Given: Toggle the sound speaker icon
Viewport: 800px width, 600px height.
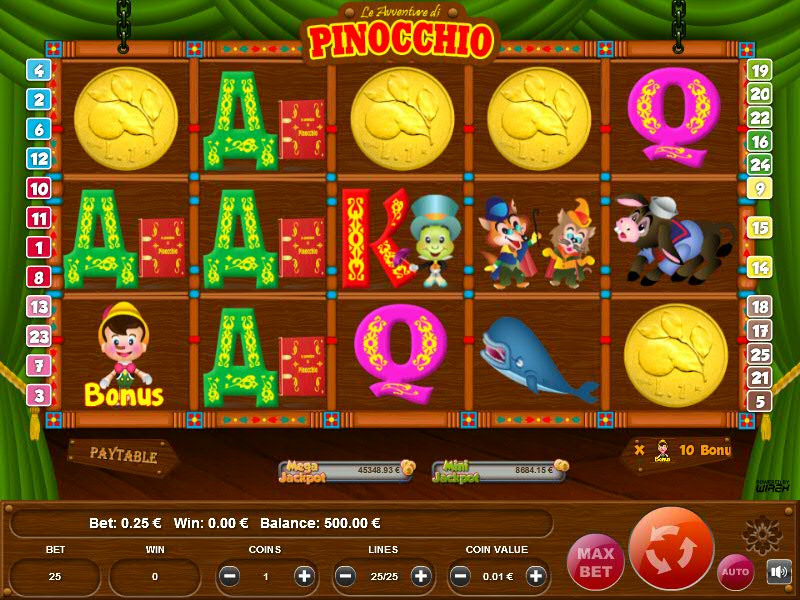Looking at the screenshot, I should click(x=778, y=571).
